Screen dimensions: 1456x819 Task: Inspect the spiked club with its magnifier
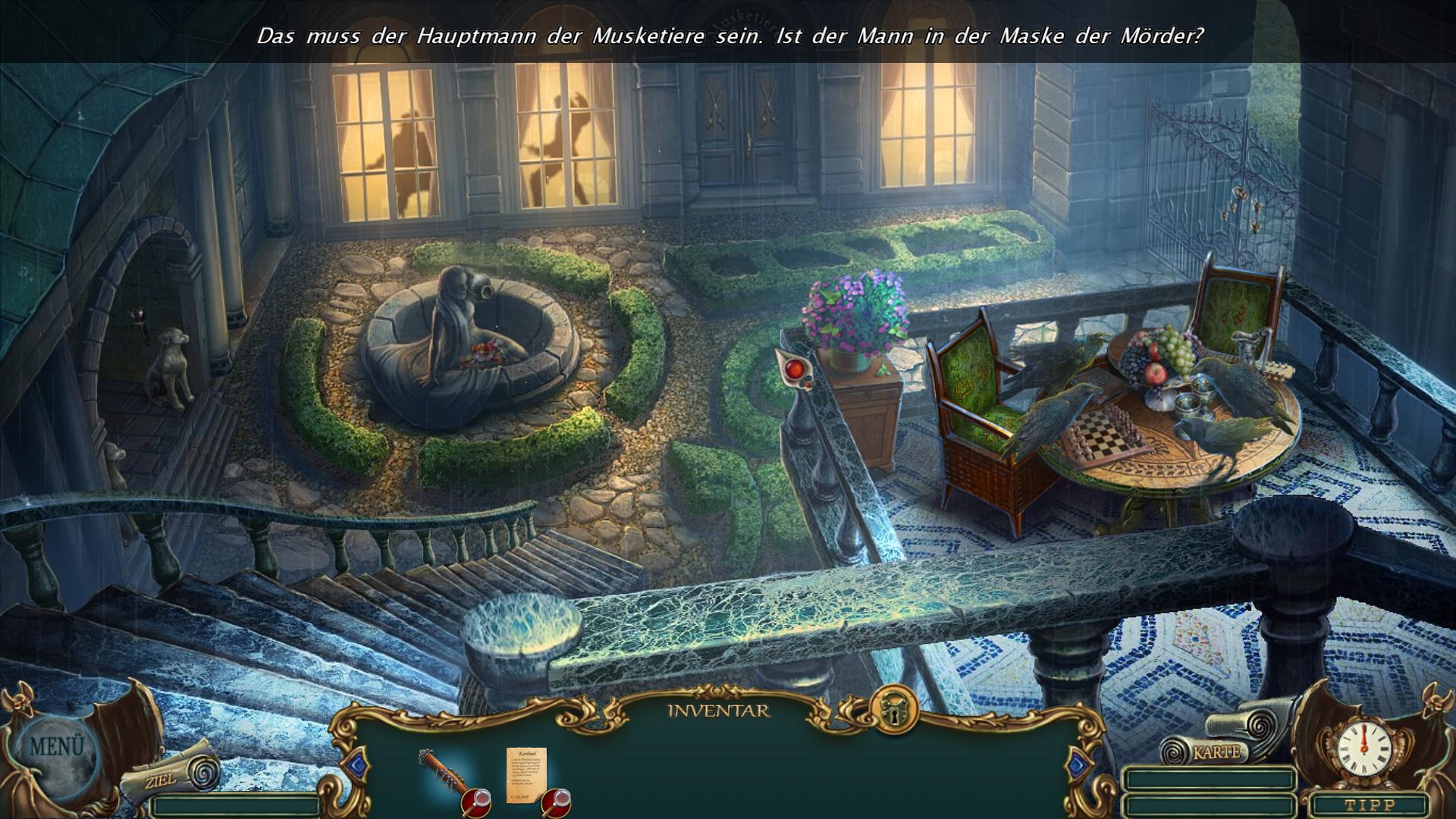(478, 800)
